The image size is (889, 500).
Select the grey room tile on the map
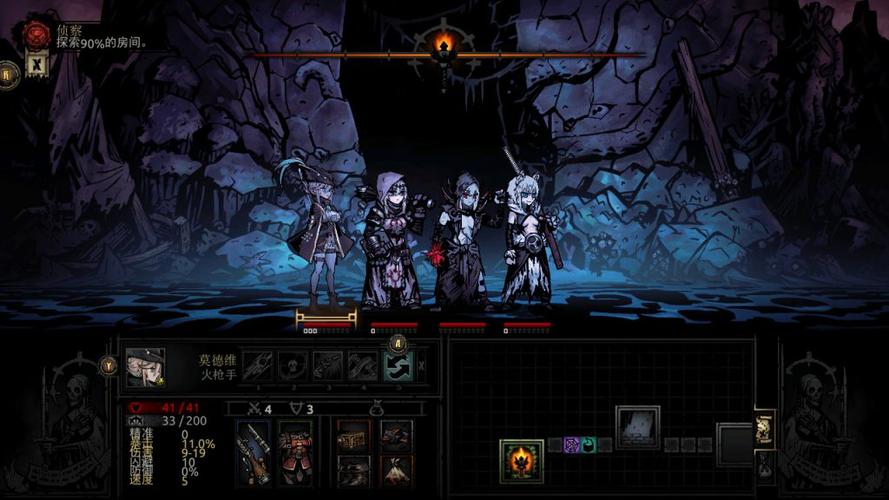coord(637,426)
